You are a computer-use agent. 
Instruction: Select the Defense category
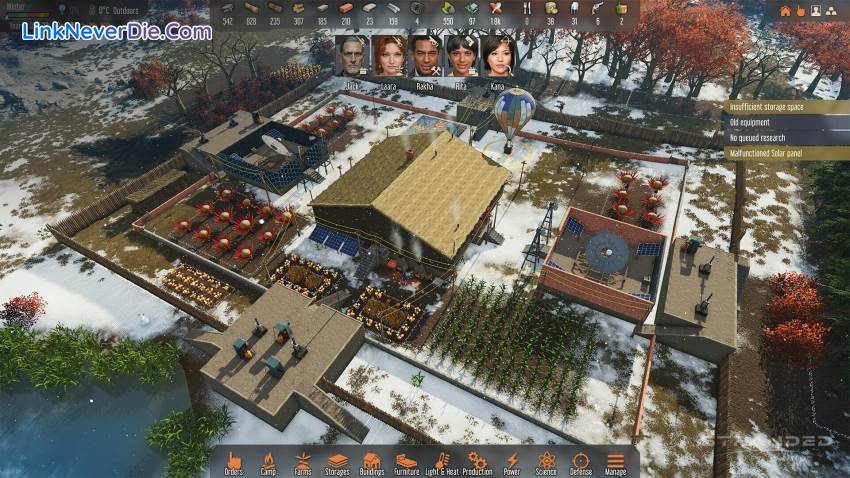click(x=581, y=461)
